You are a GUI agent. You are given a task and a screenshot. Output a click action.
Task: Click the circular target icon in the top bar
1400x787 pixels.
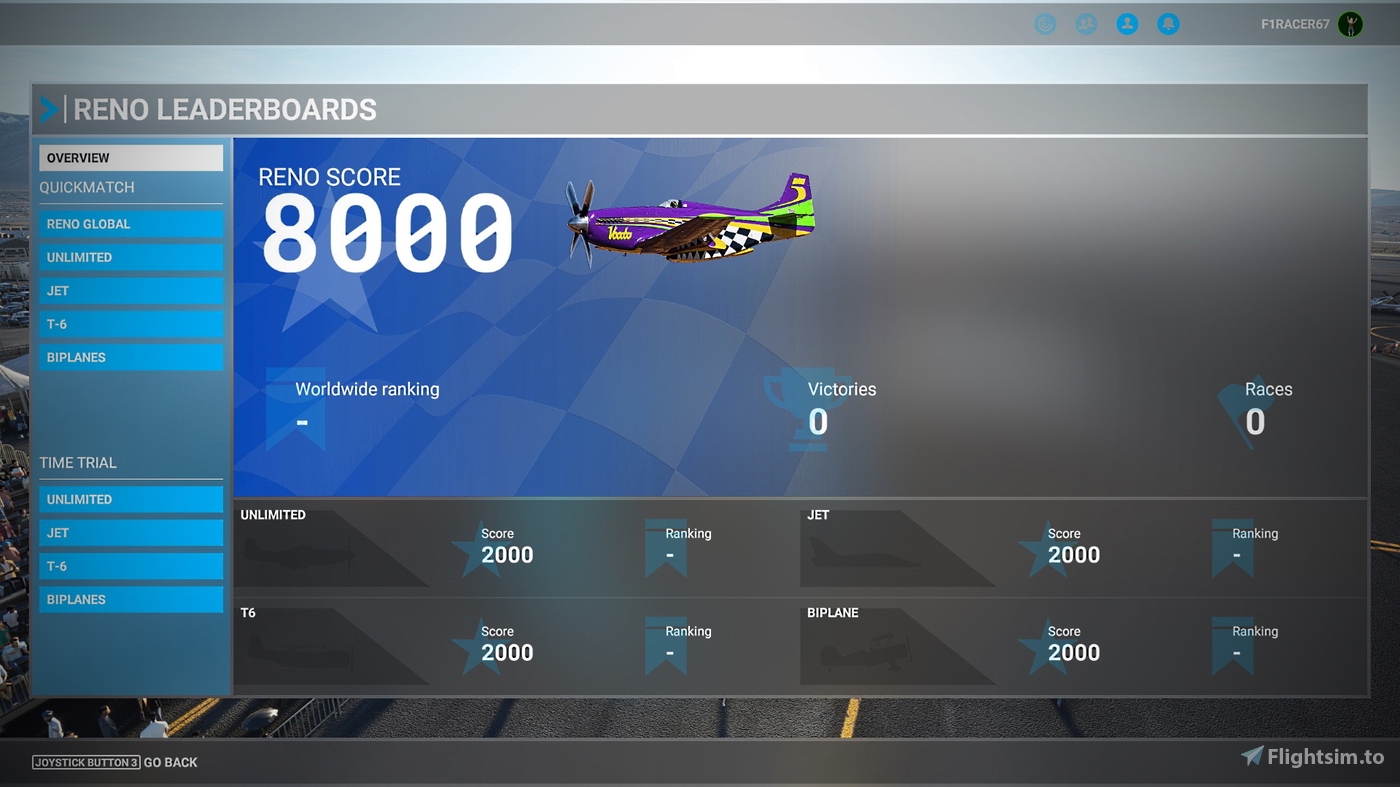[1044, 23]
